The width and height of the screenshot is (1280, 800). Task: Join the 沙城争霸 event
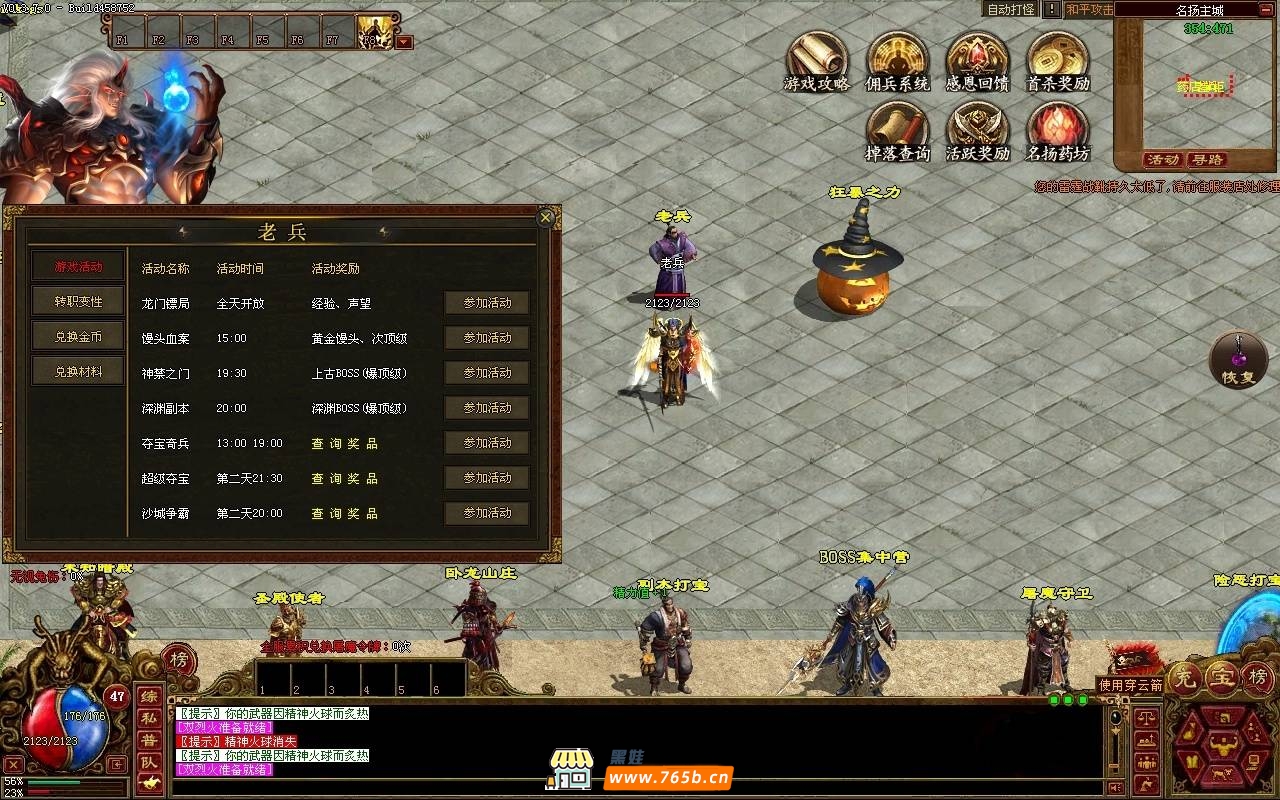487,513
